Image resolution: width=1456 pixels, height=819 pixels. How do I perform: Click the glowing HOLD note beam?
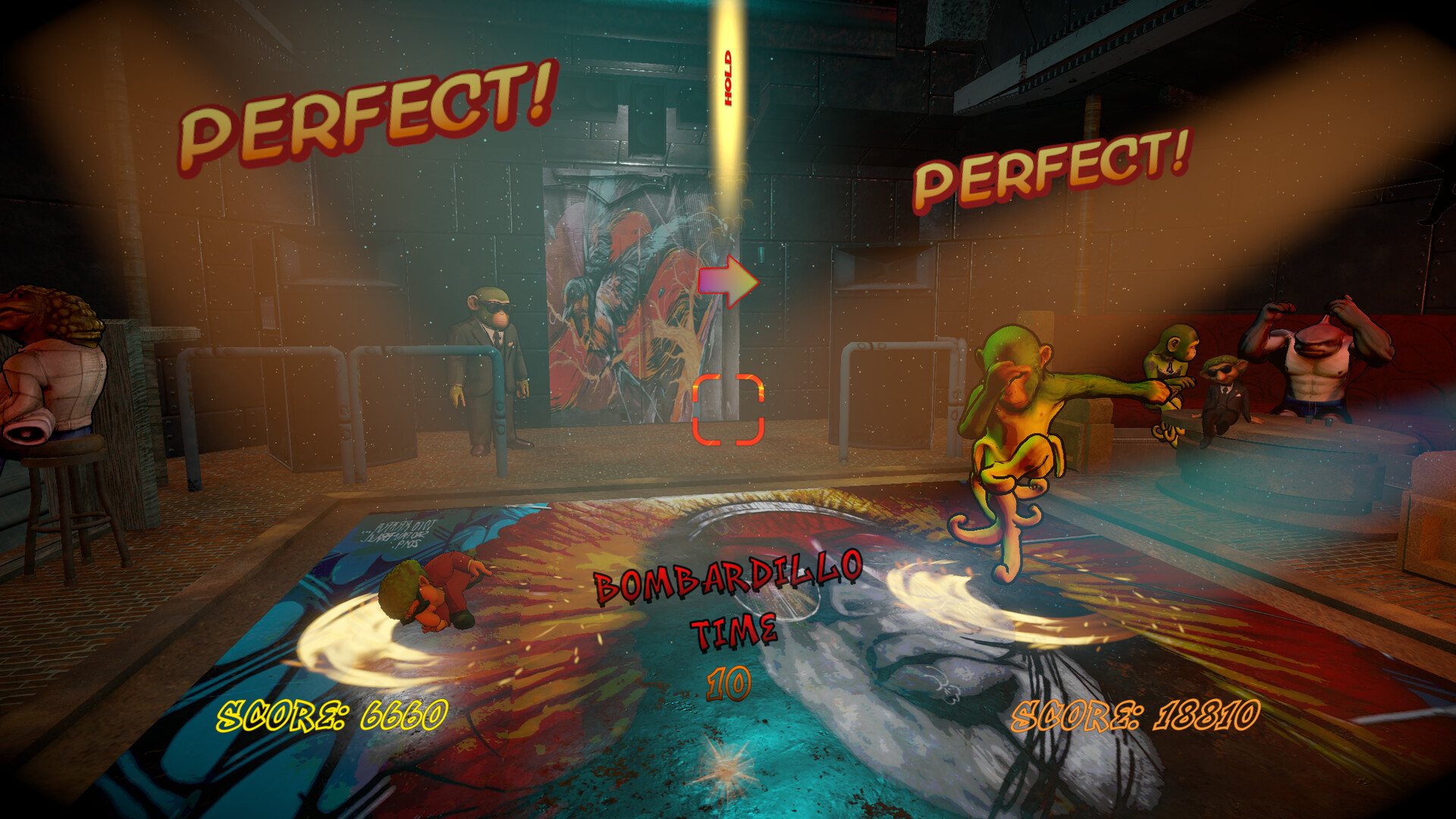727,76
